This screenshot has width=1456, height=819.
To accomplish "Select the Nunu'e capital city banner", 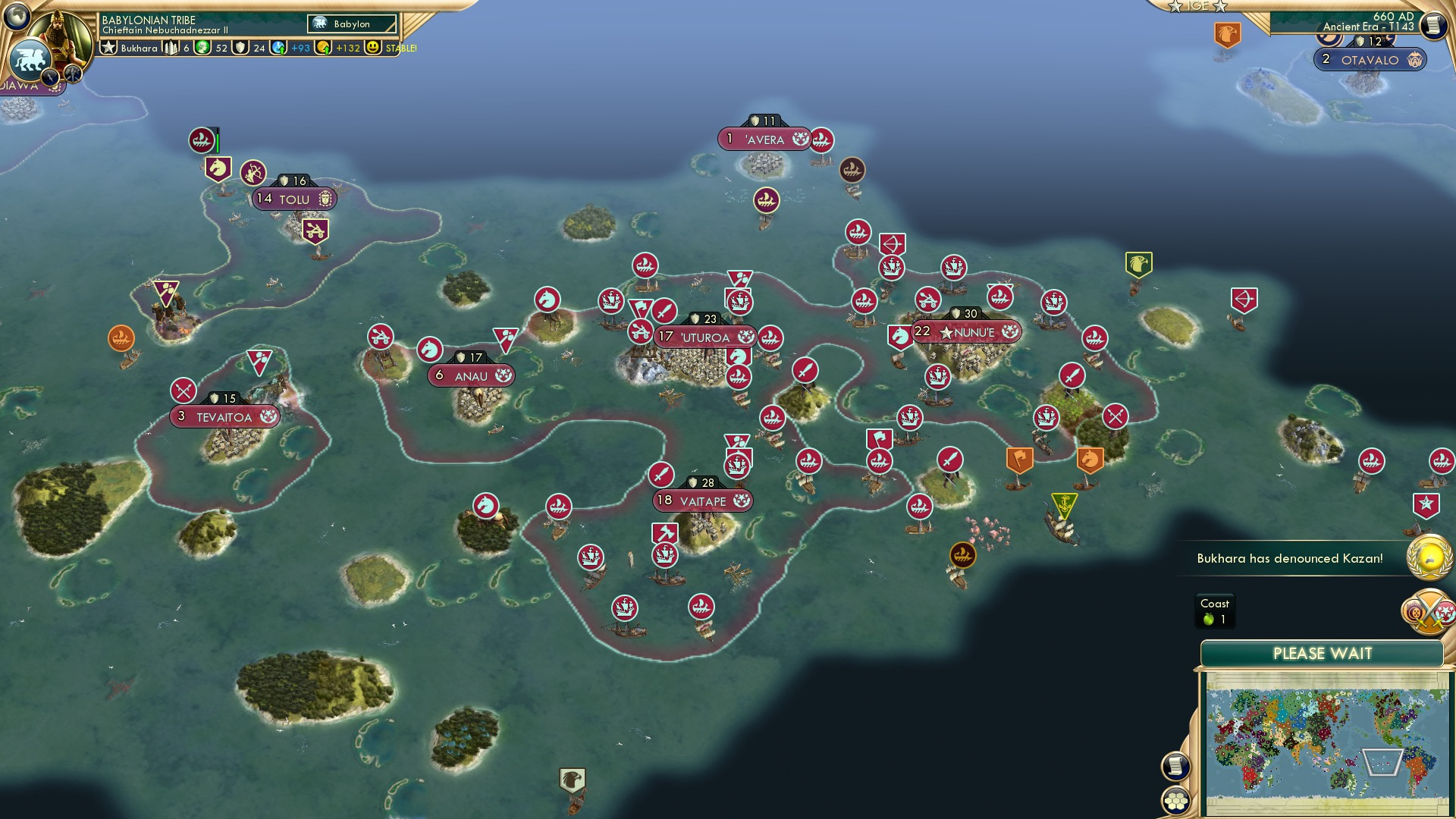I will (x=967, y=332).
